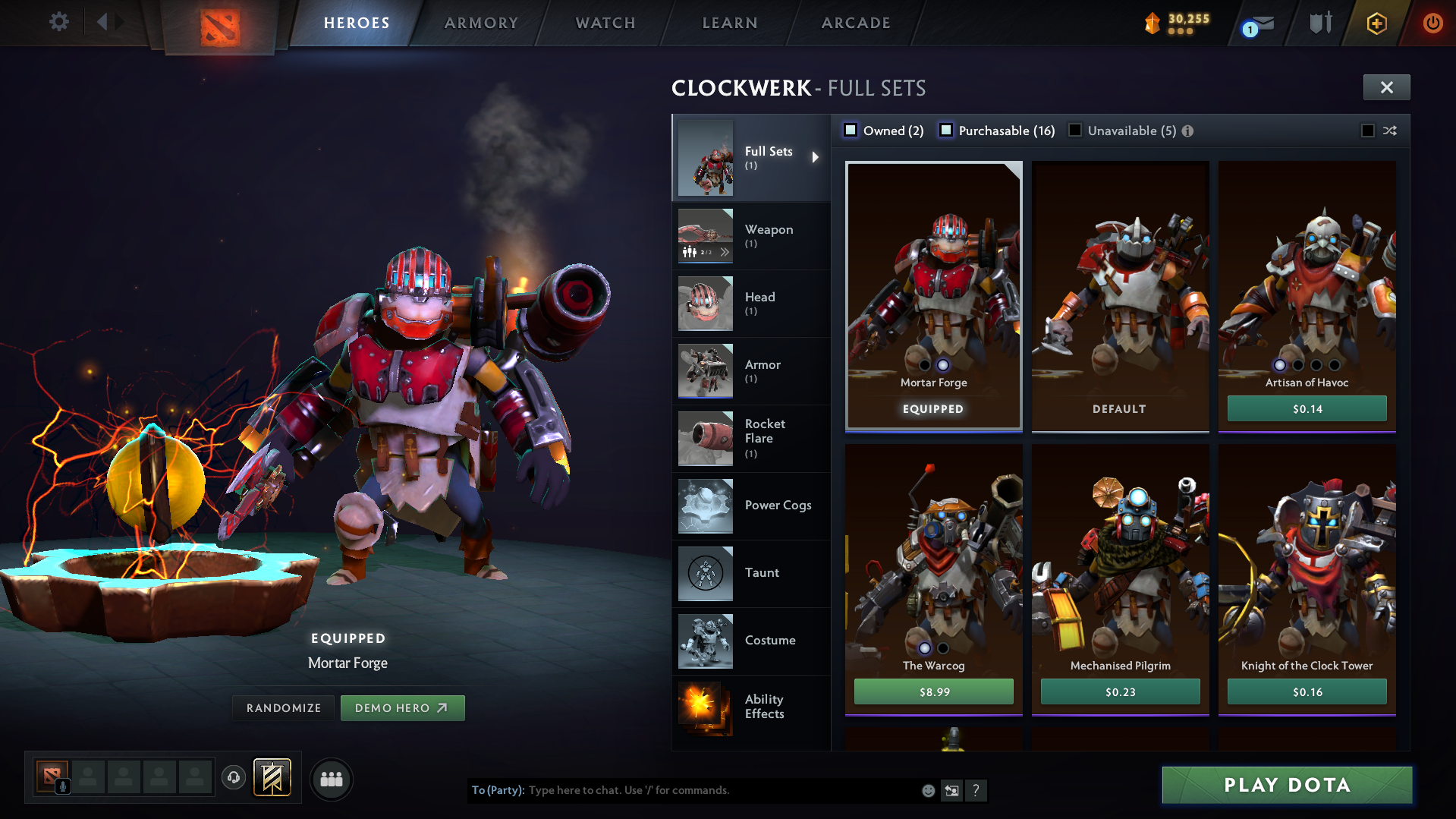Open the Head slot category

[705, 304]
